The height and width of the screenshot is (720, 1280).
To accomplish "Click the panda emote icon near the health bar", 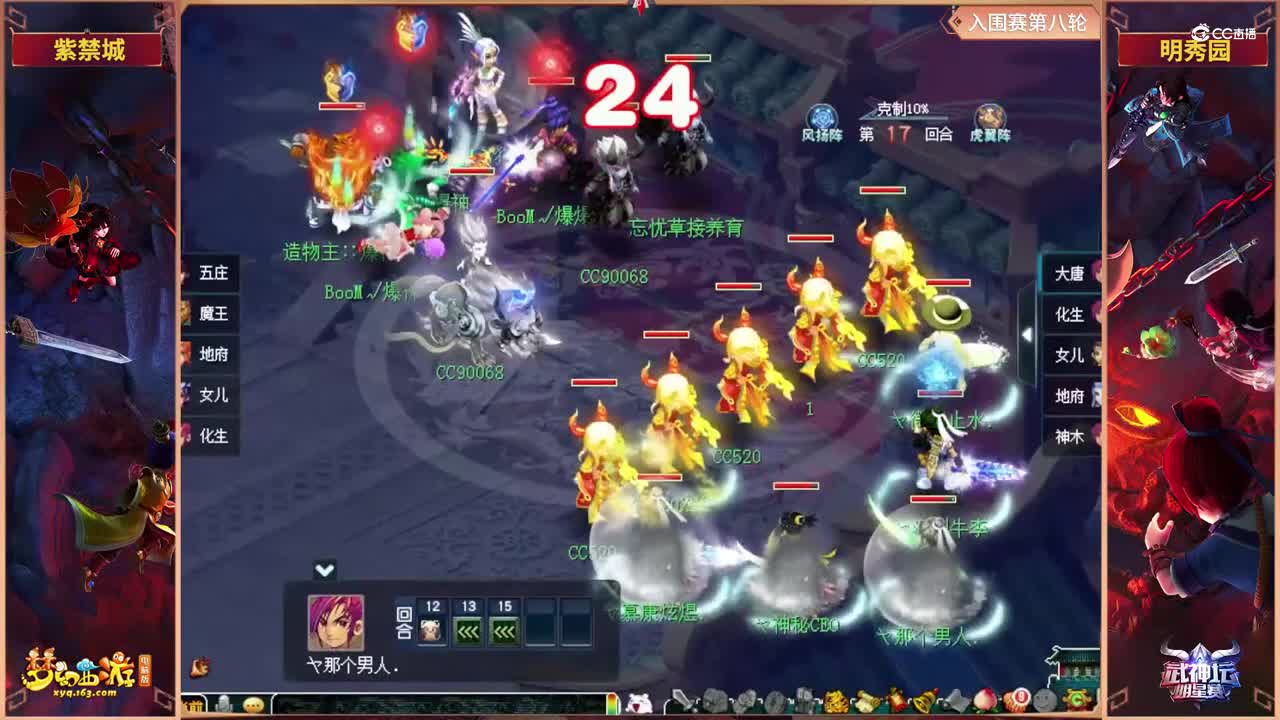I will (637, 703).
